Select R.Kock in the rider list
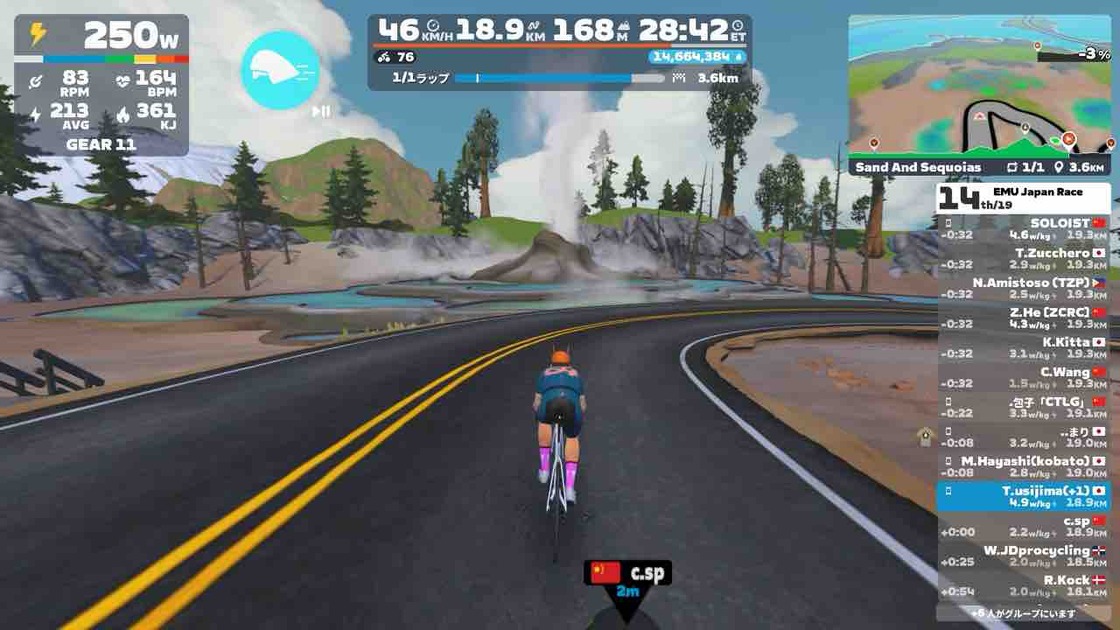Image resolution: width=1120 pixels, height=630 pixels. point(1023,586)
